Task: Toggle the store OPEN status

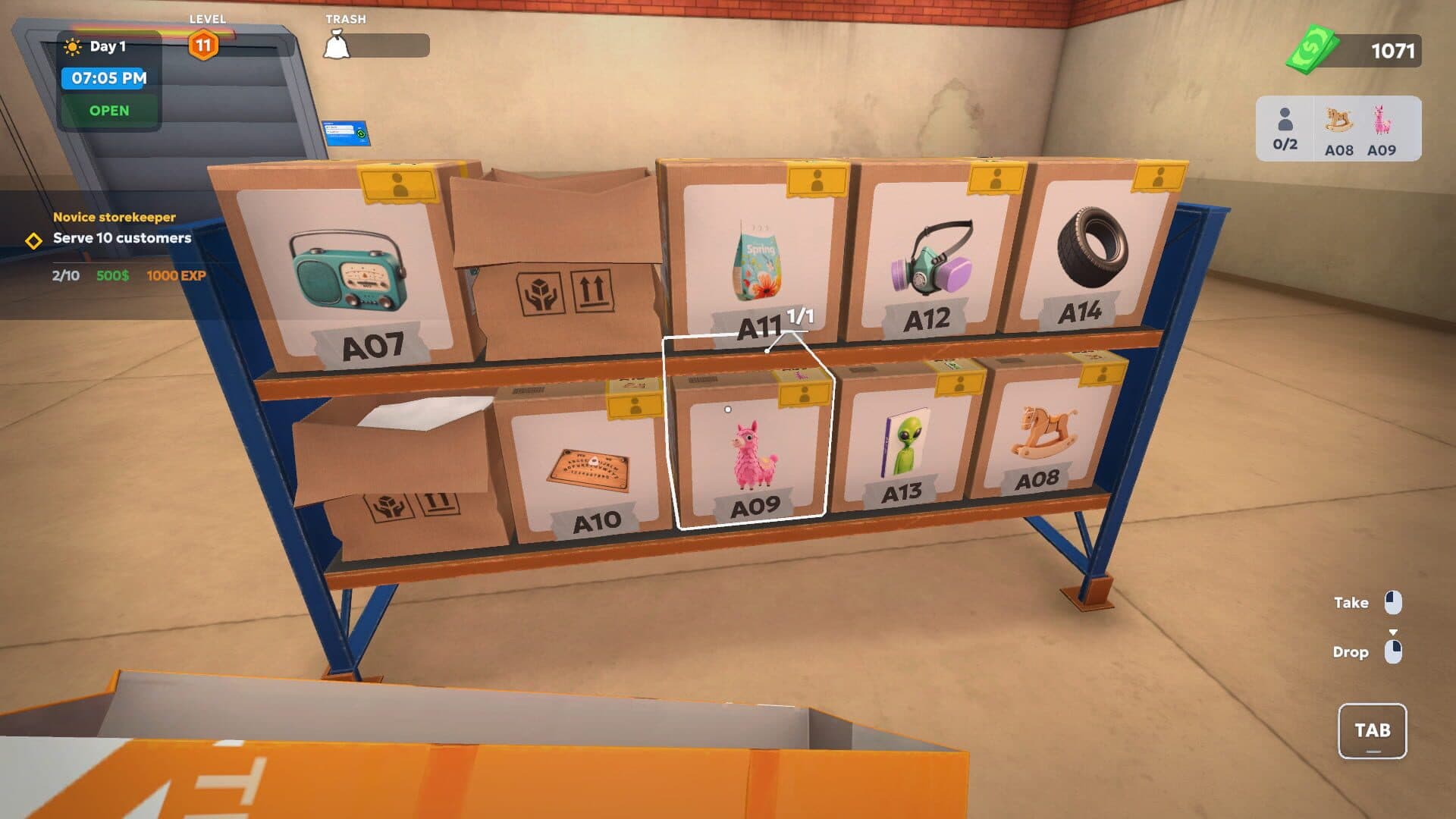Action: (x=109, y=110)
